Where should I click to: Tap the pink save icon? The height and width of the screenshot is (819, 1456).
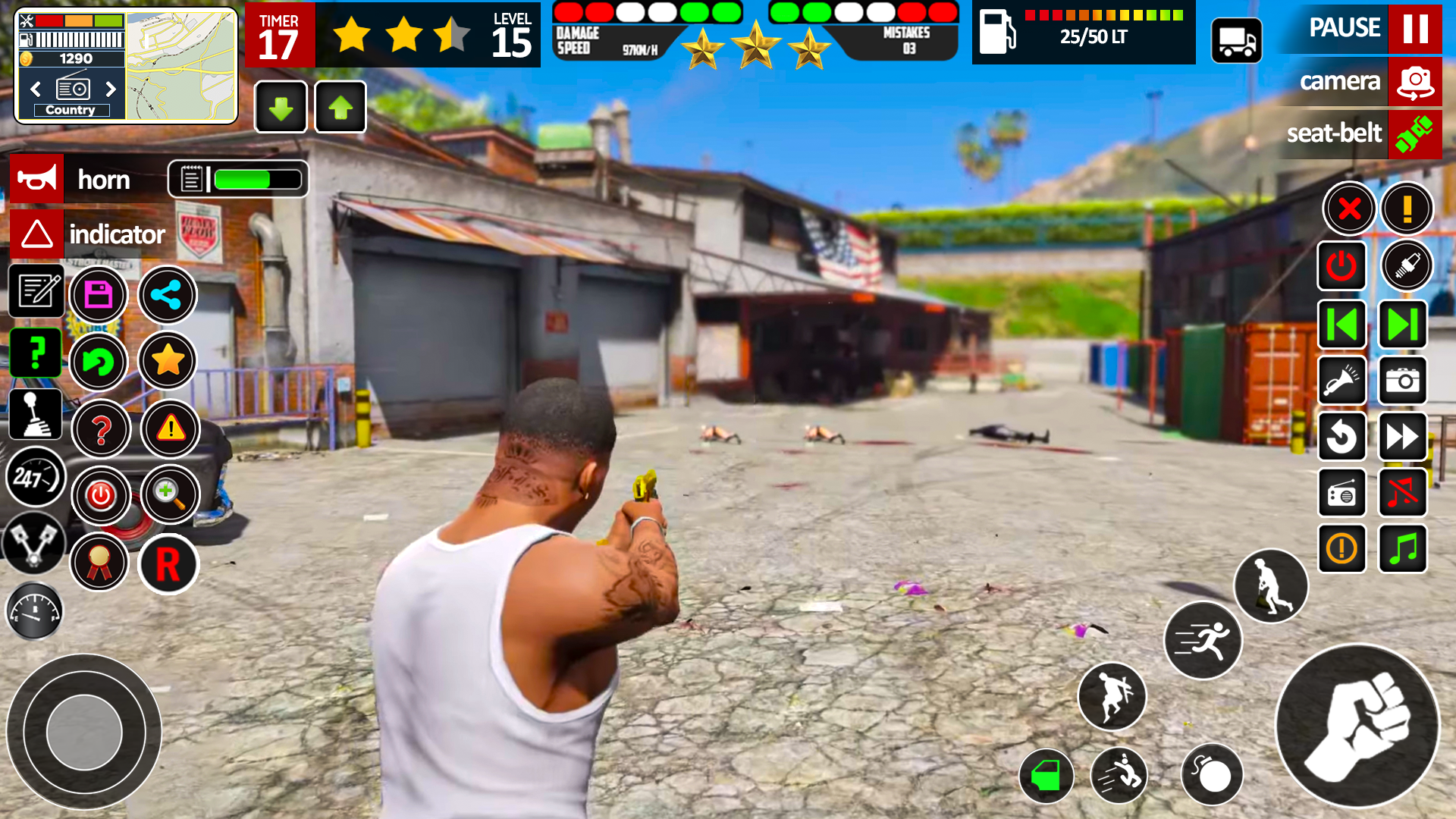pyautogui.click(x=98, y=295)
